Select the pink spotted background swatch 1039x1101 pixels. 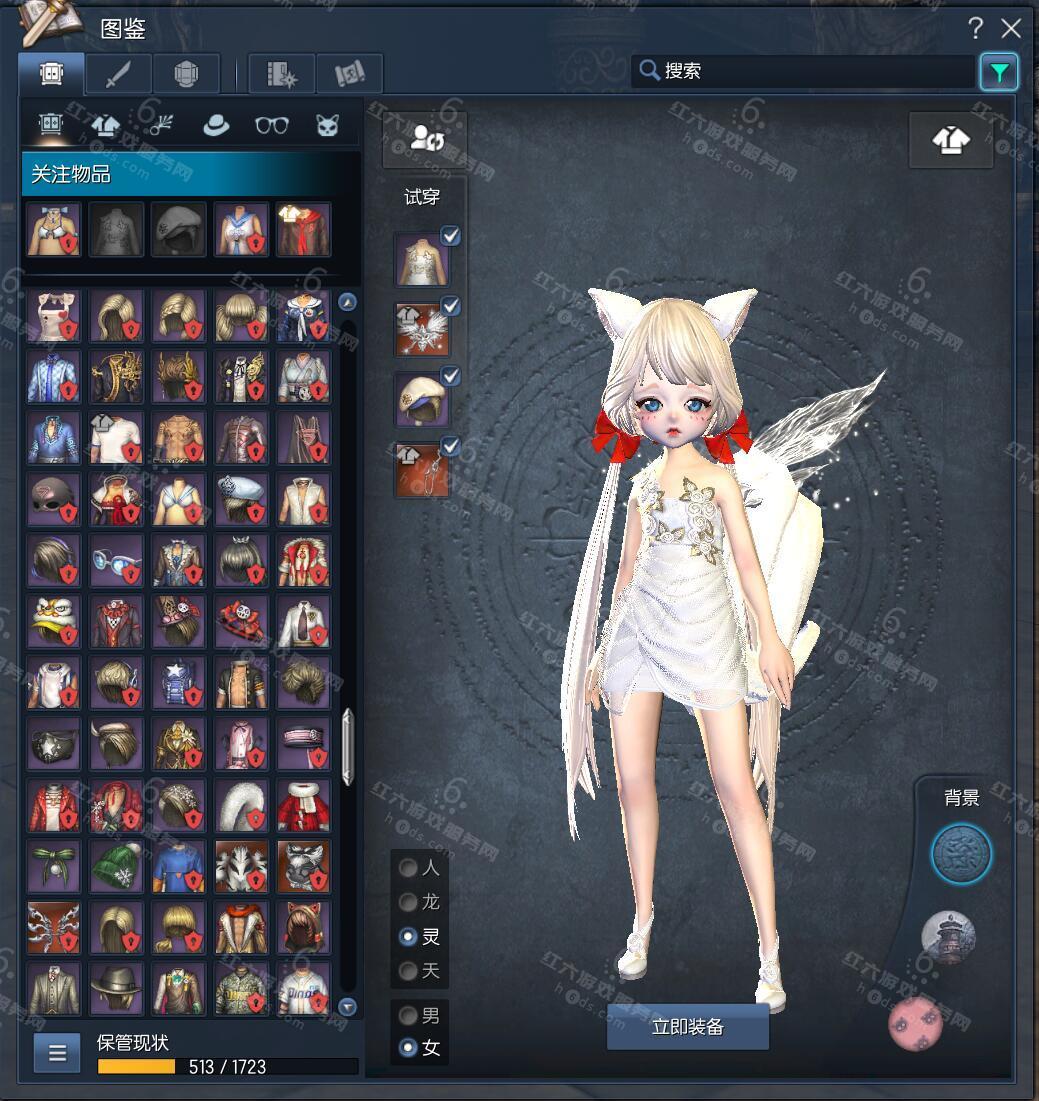(915, 1023)
